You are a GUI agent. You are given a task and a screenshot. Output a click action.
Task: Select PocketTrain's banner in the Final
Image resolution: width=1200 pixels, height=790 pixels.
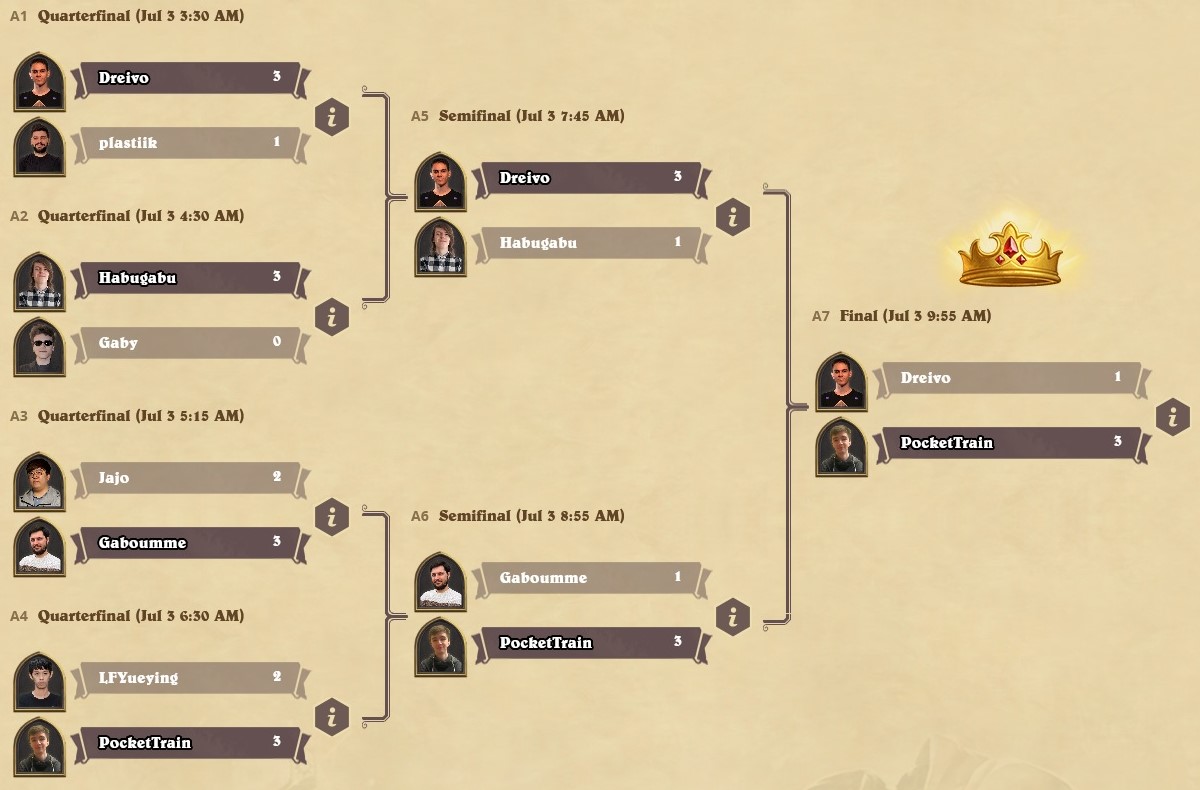tap(1008, 443)
